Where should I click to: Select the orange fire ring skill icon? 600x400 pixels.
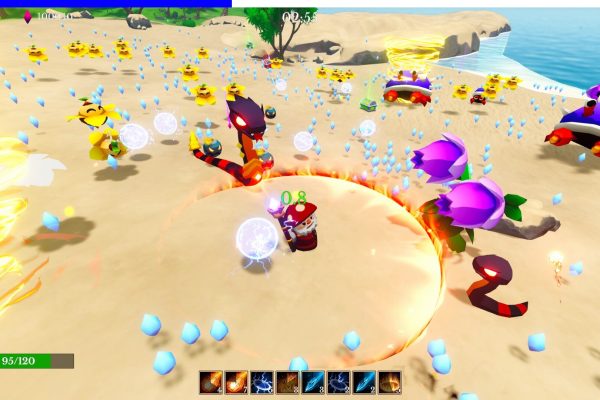[x=390, y=382]
